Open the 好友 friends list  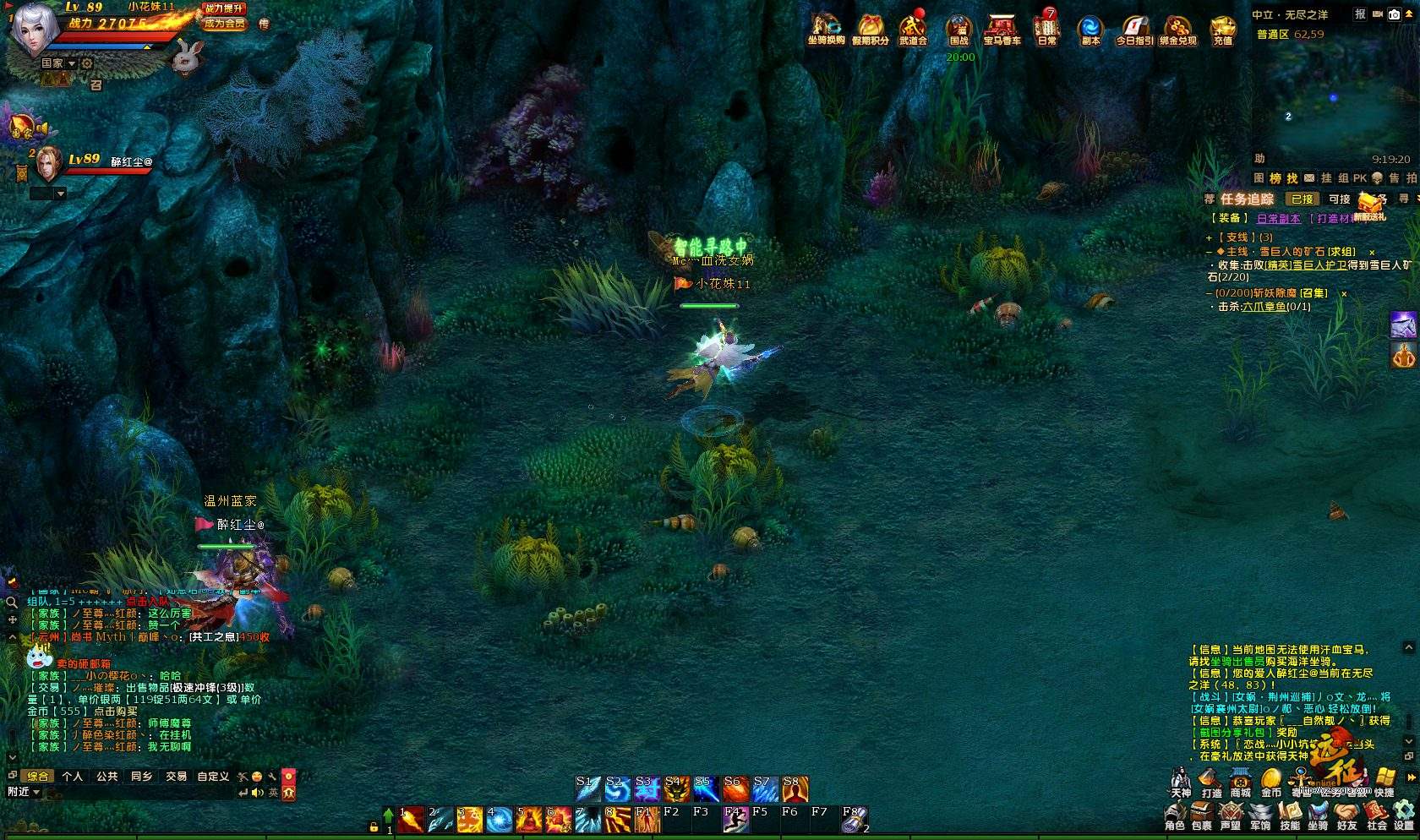pos(1346,817)
